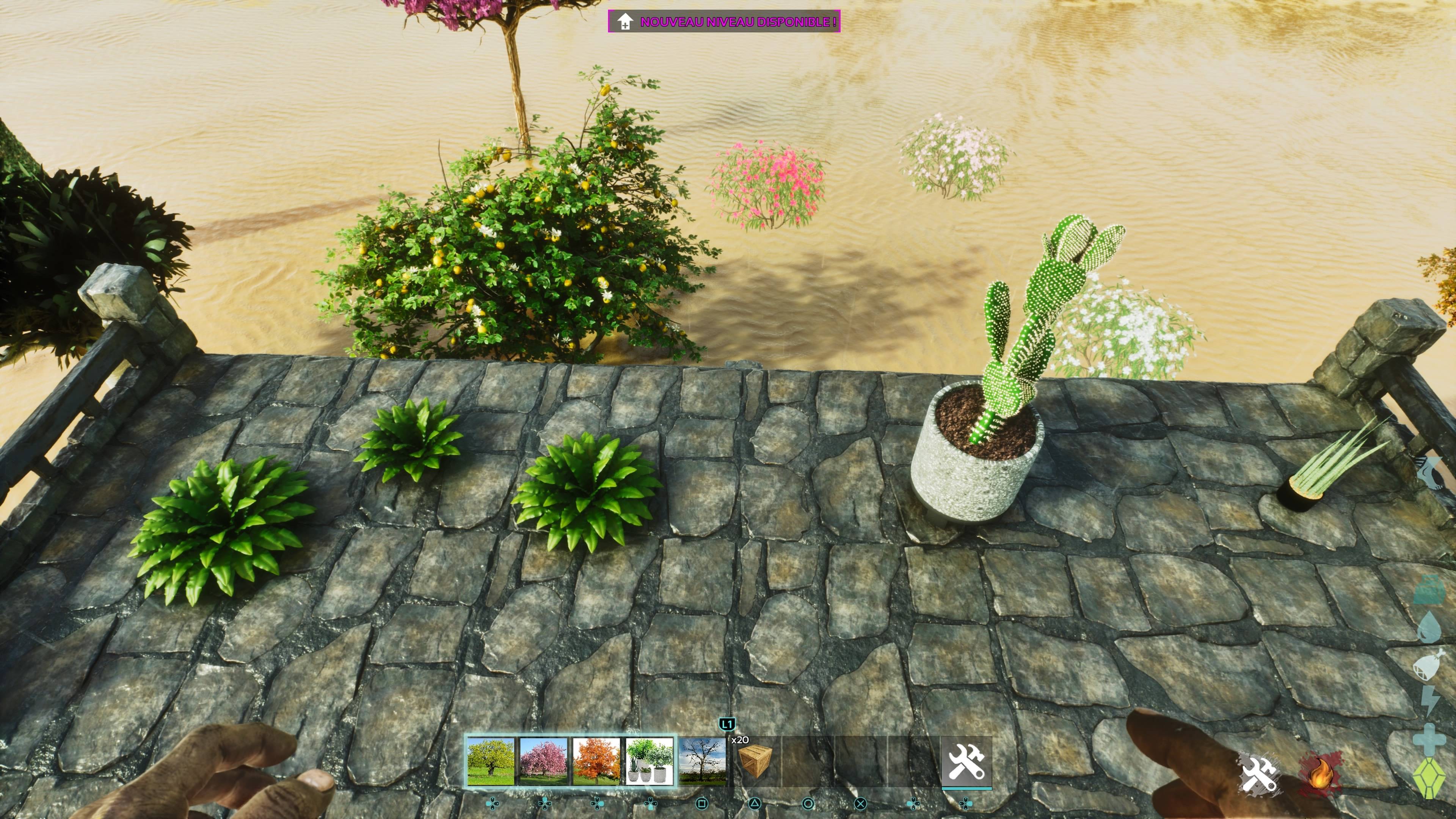Select the pink cherry blossom tree slot

coord(544,761)
